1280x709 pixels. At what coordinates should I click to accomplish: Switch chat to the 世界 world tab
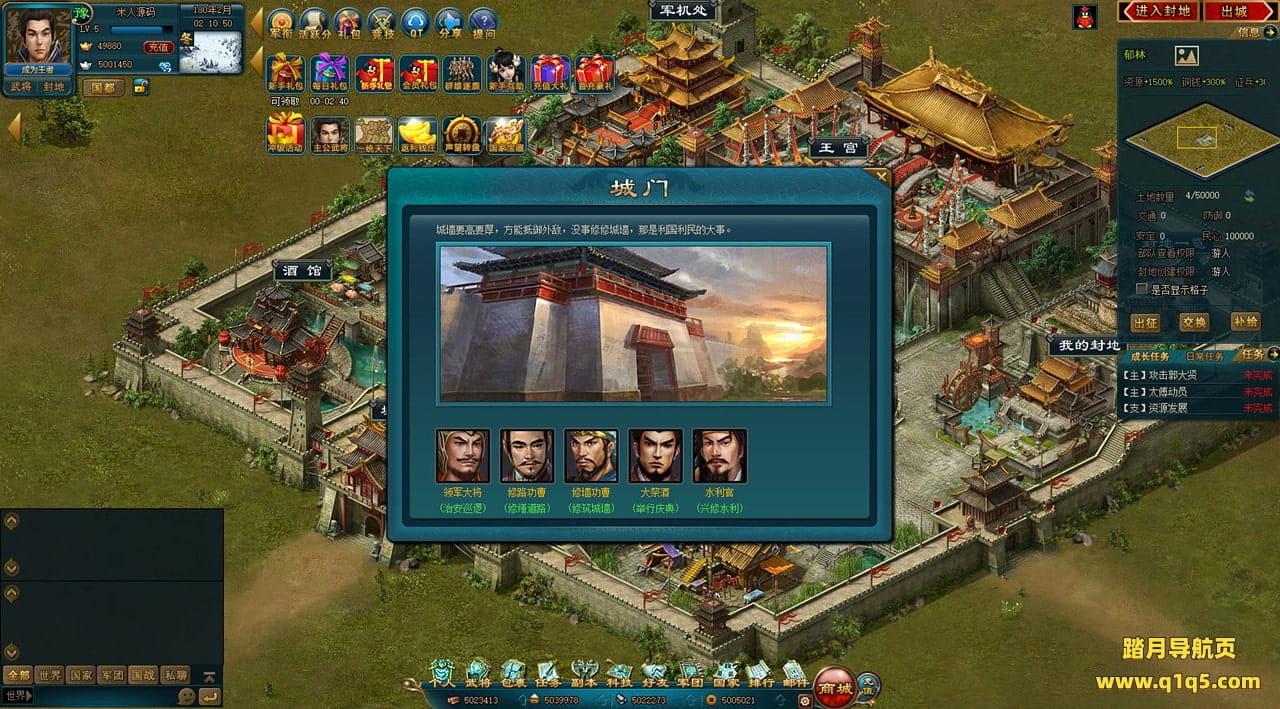(x=49, y=675)
